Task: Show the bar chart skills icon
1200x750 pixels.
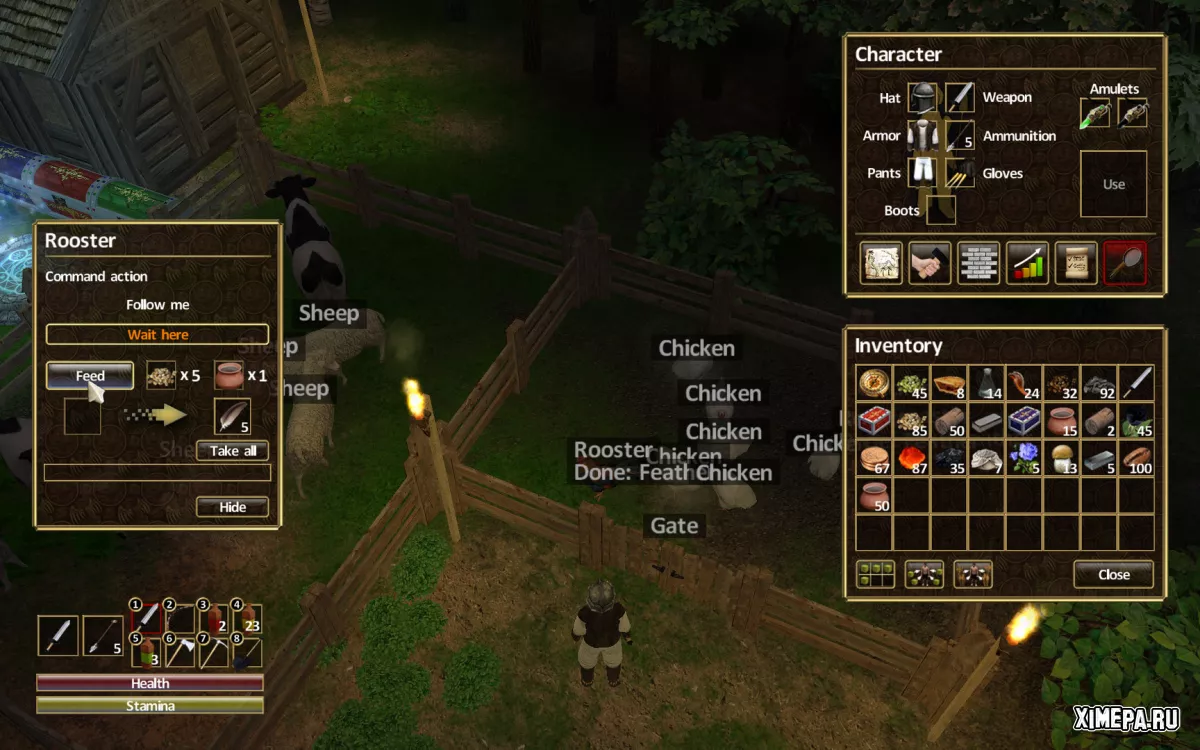Action: click(1027, 263)
